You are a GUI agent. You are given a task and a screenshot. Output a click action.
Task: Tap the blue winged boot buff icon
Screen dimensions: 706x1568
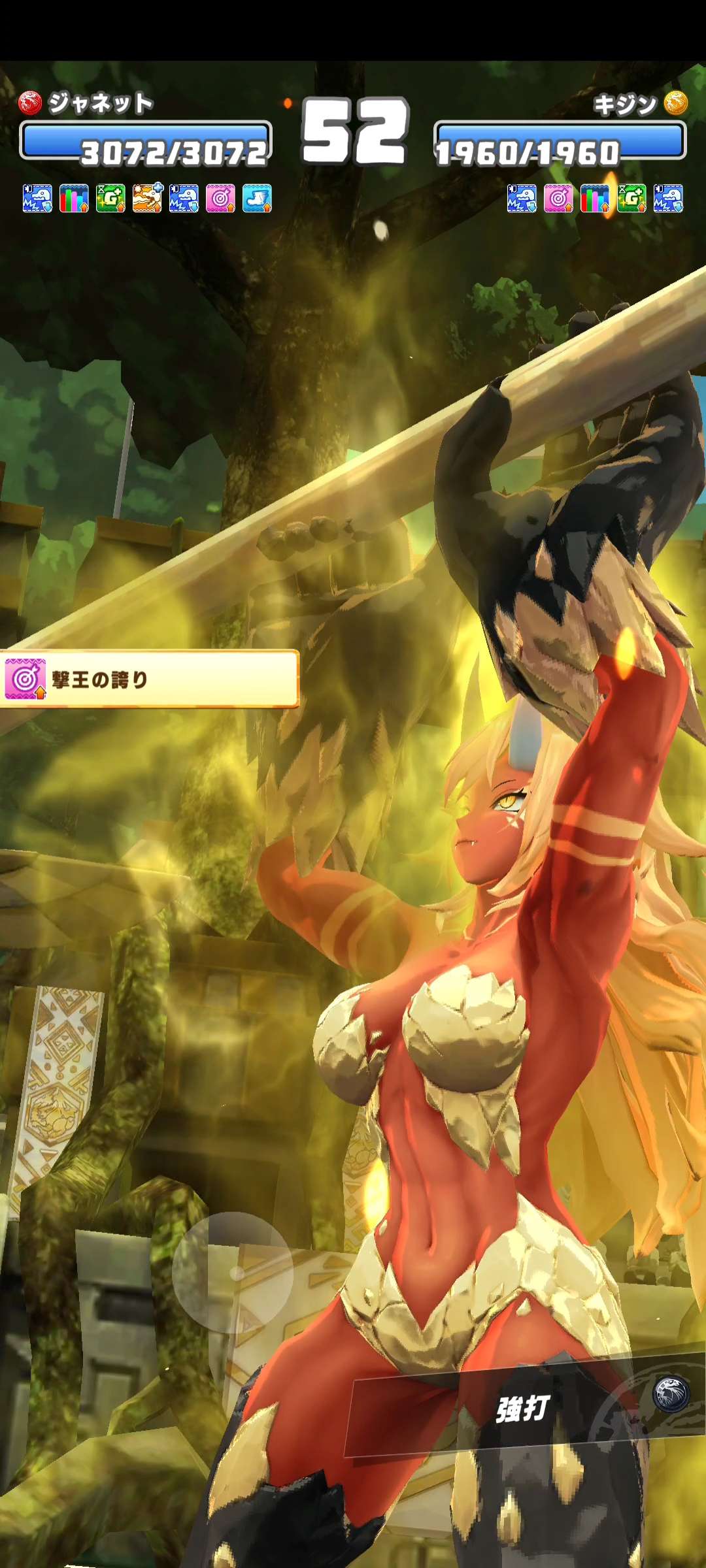pyautogui.click(x=257, y=198)
